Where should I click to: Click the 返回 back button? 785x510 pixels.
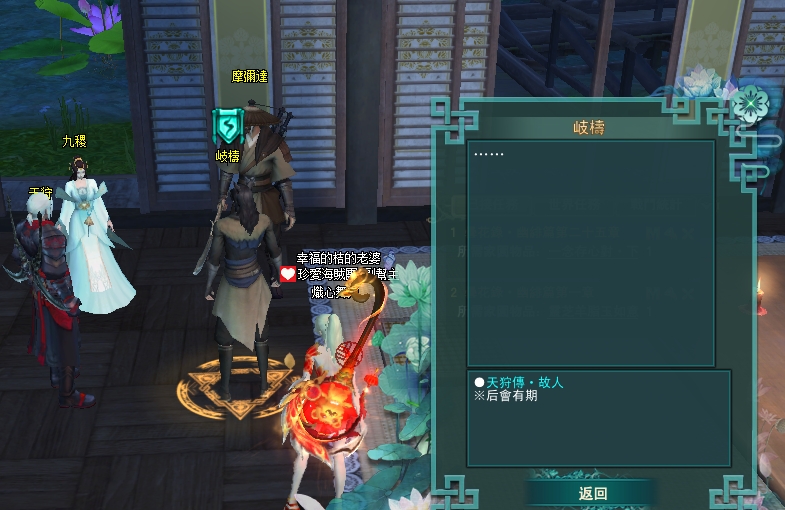592,493
